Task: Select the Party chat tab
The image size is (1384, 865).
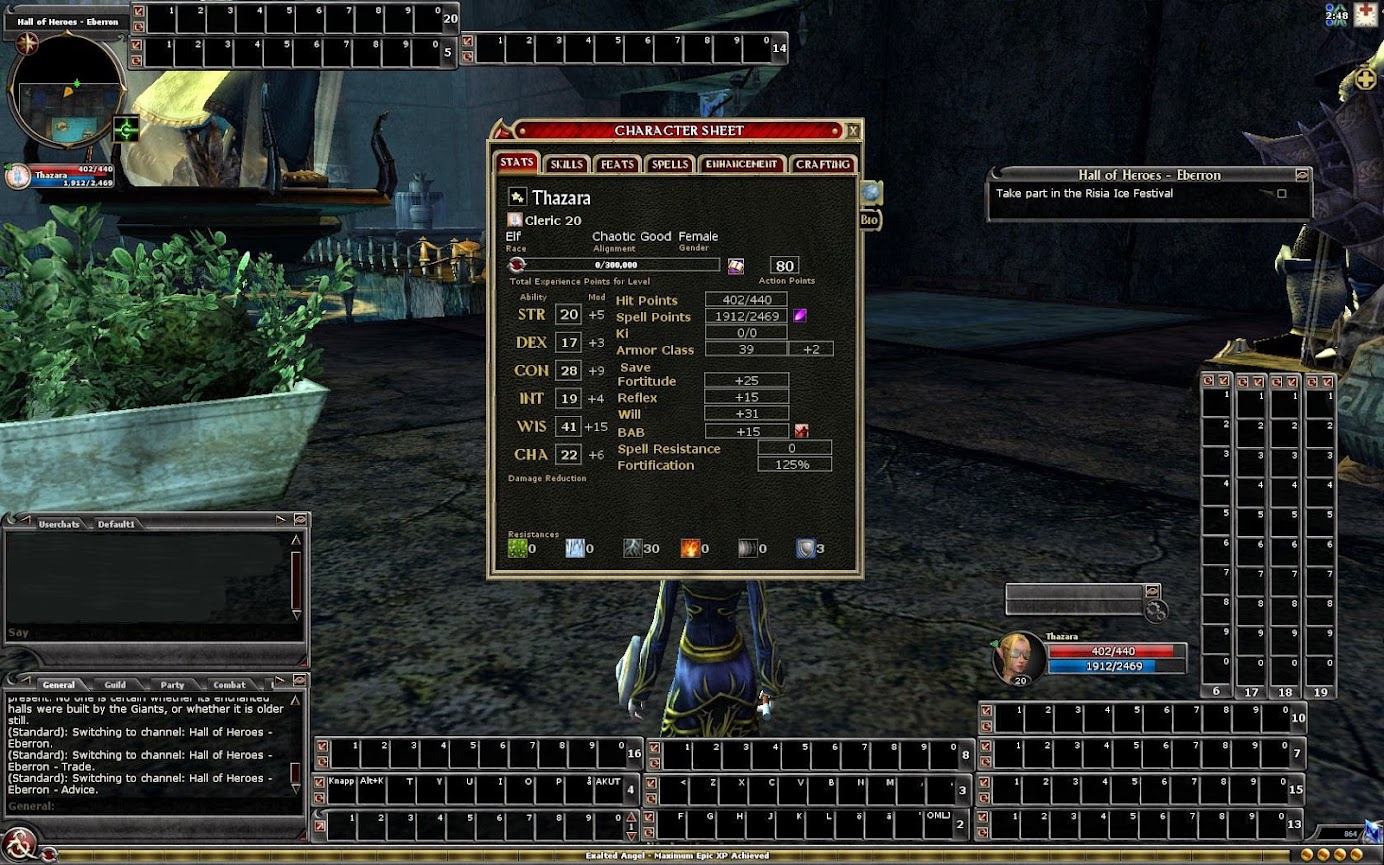Action: coord(172,685)
